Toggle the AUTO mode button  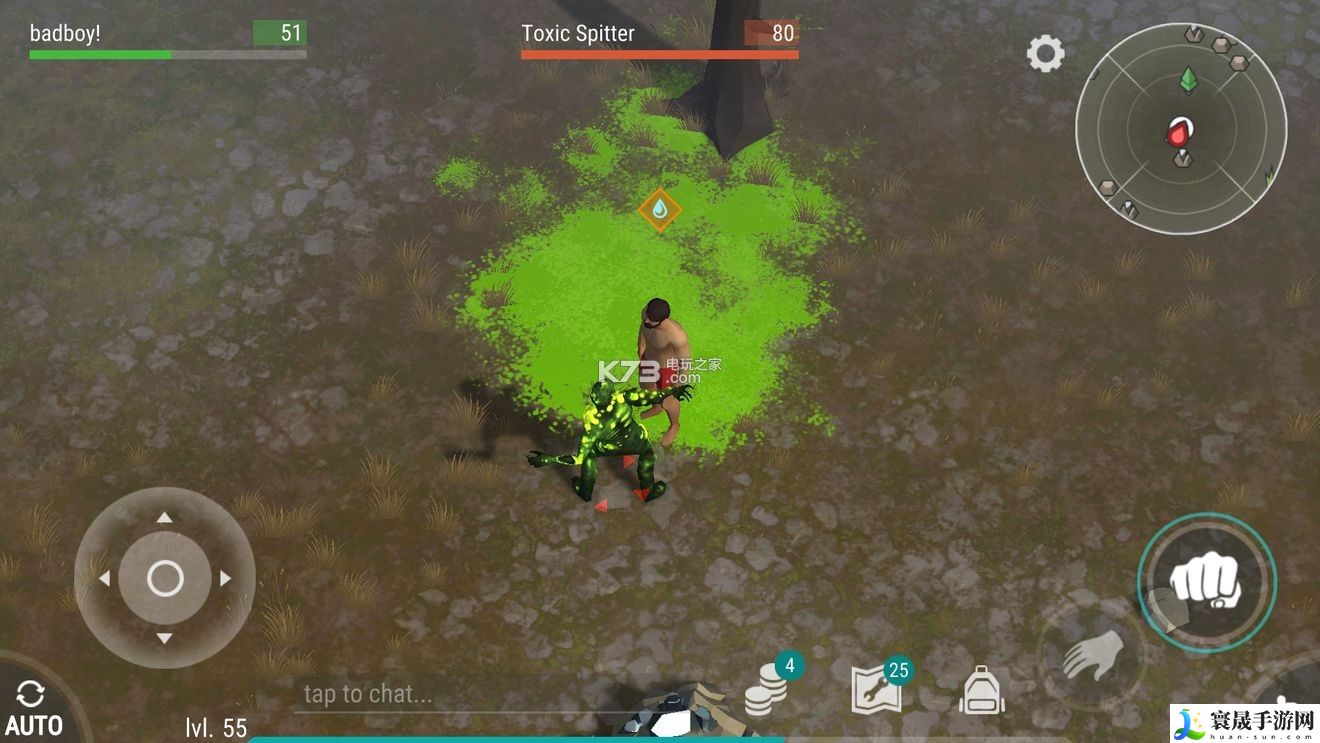tap(33, 708)
